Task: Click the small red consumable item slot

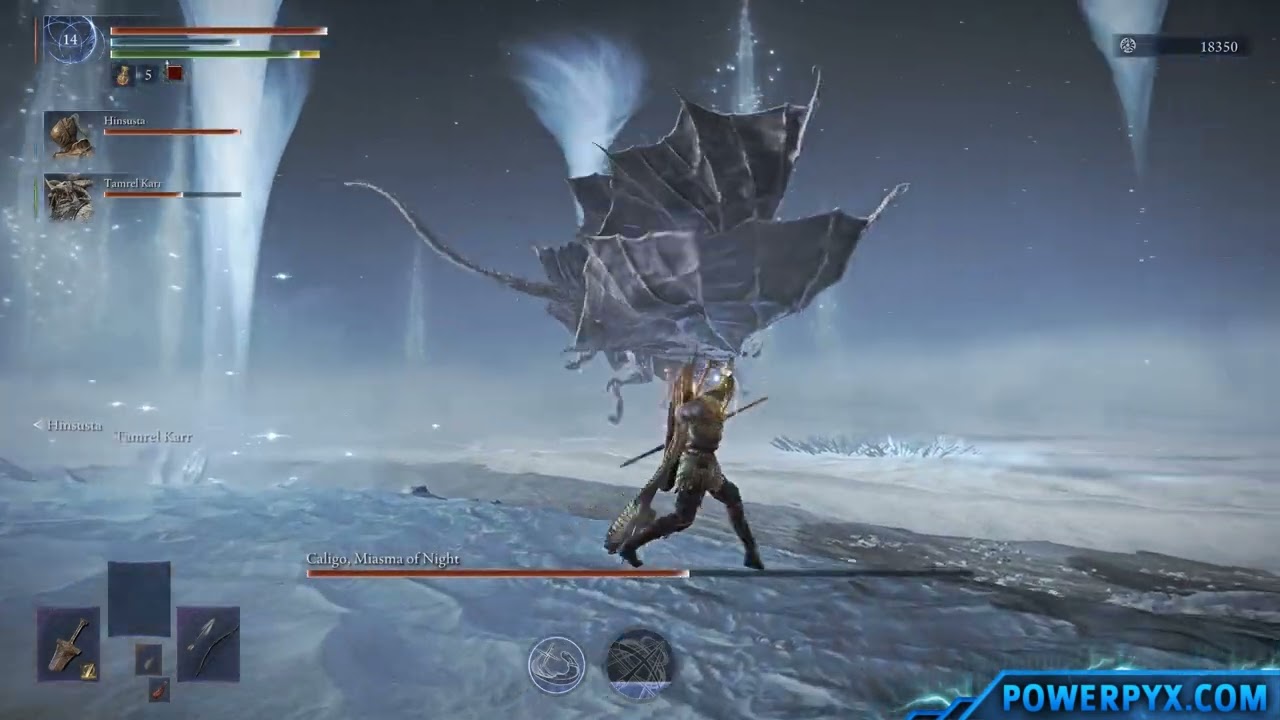Action: [159, 689]
